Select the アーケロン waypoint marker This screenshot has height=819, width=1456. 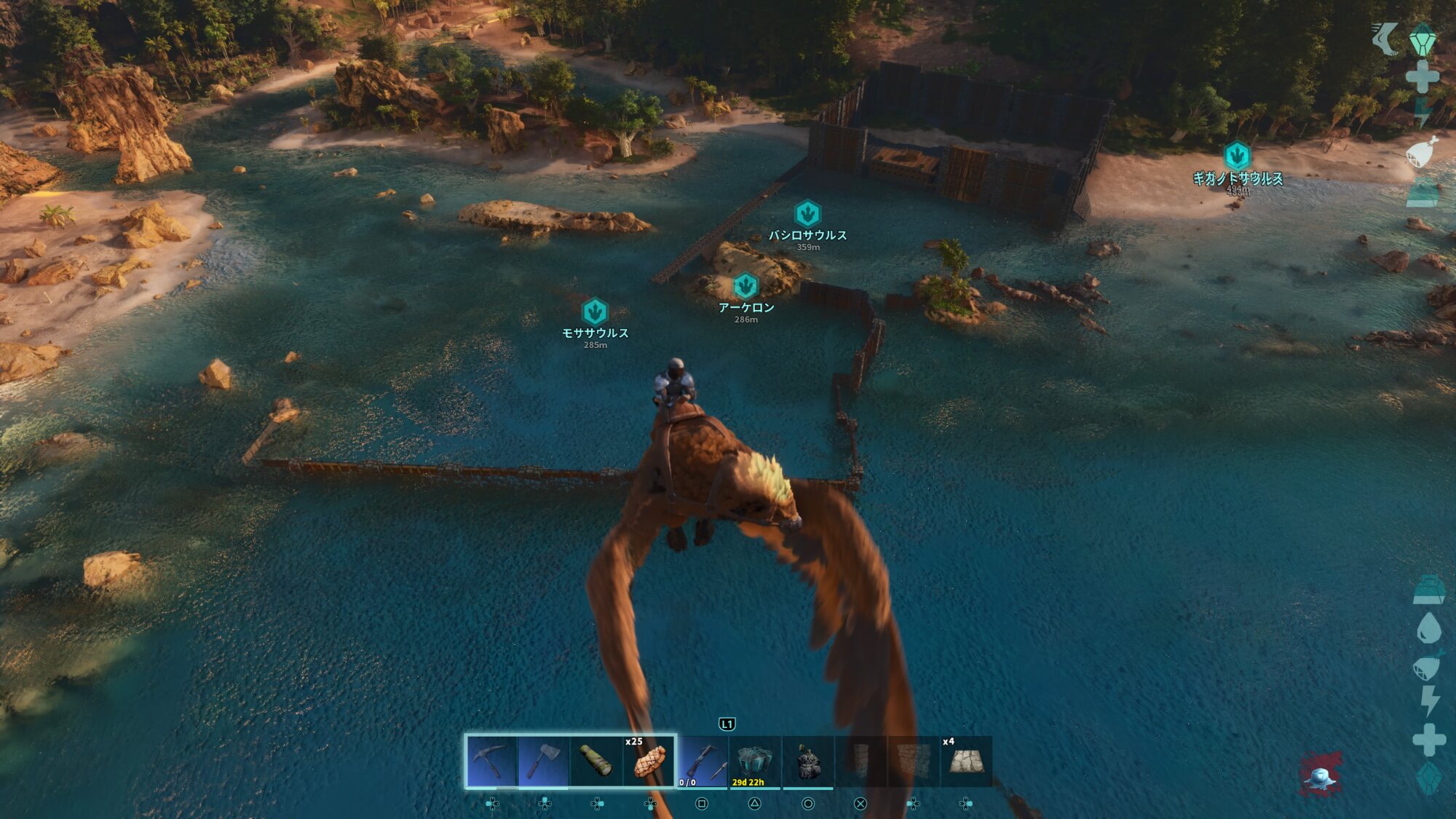coord(745,286)
